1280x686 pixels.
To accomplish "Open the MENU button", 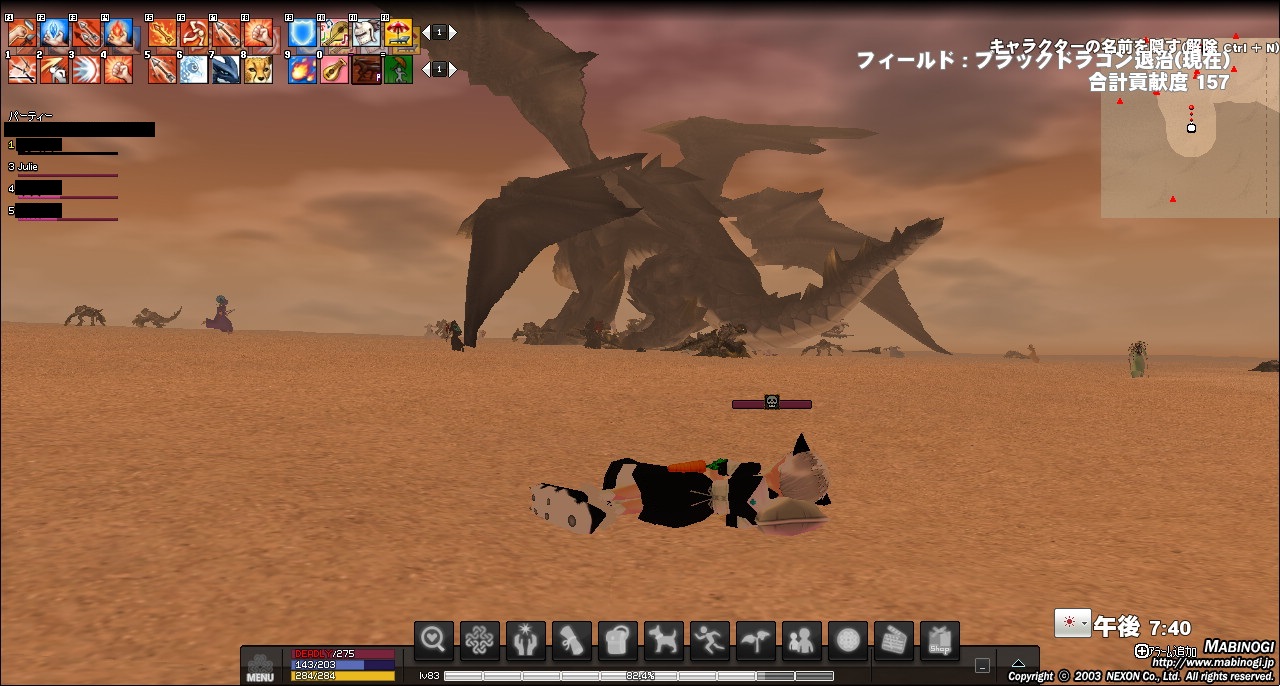I will [x=260, y=667].
